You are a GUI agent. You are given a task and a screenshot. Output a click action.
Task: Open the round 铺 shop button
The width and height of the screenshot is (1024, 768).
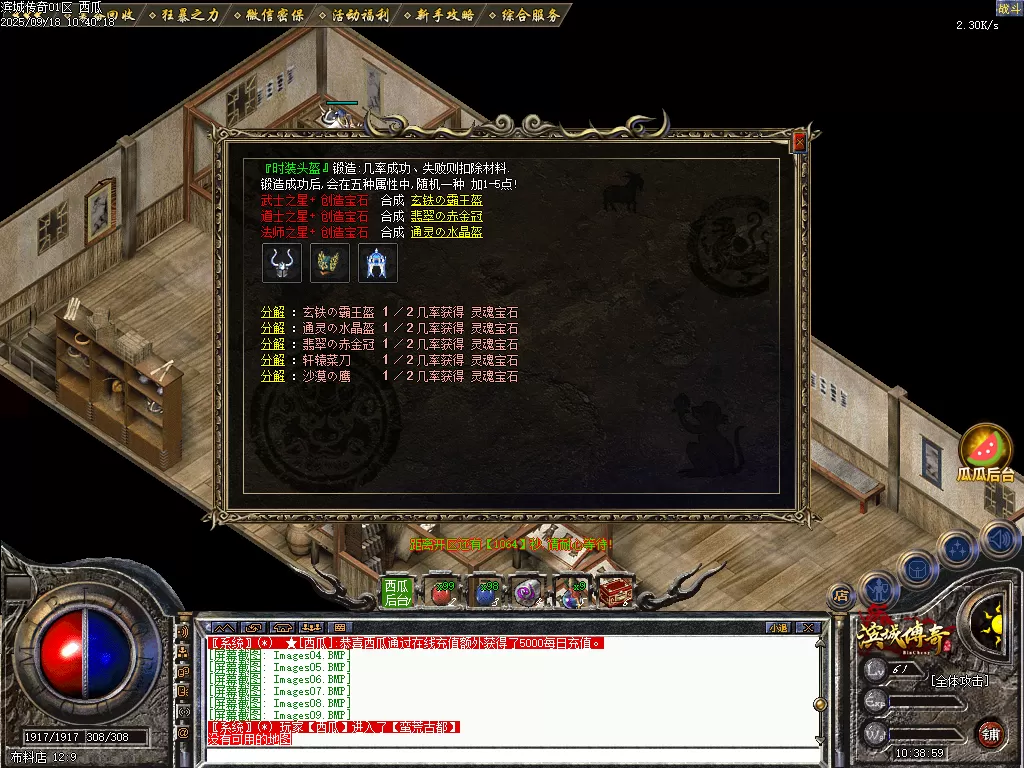990,733
